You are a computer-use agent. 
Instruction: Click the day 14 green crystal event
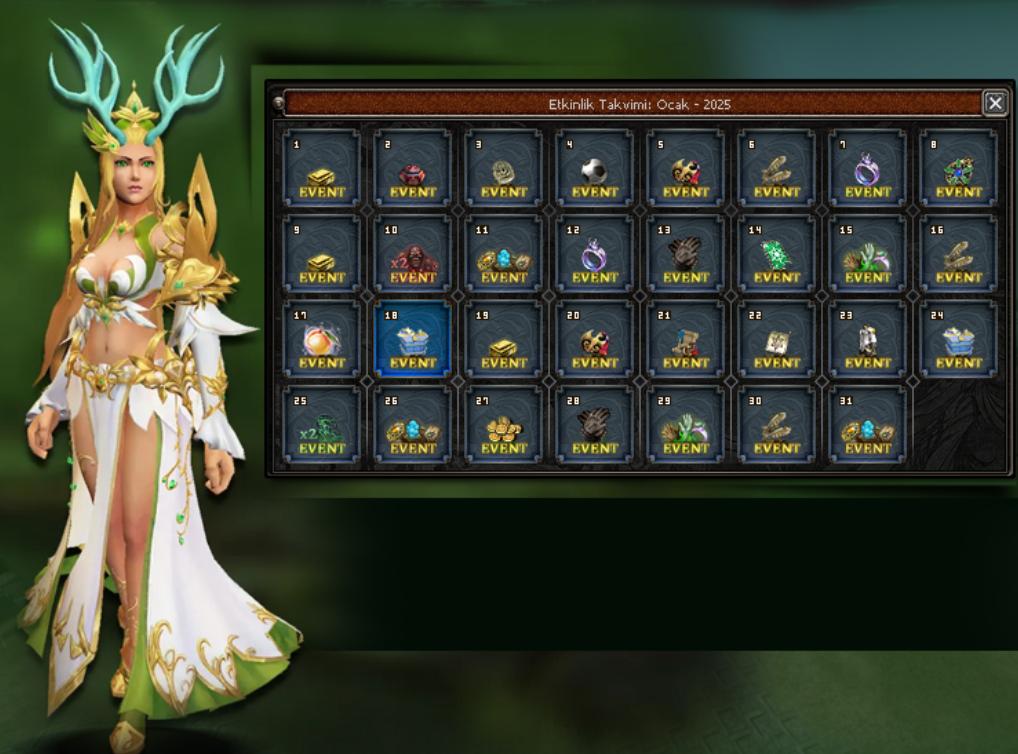pos(777,254)
